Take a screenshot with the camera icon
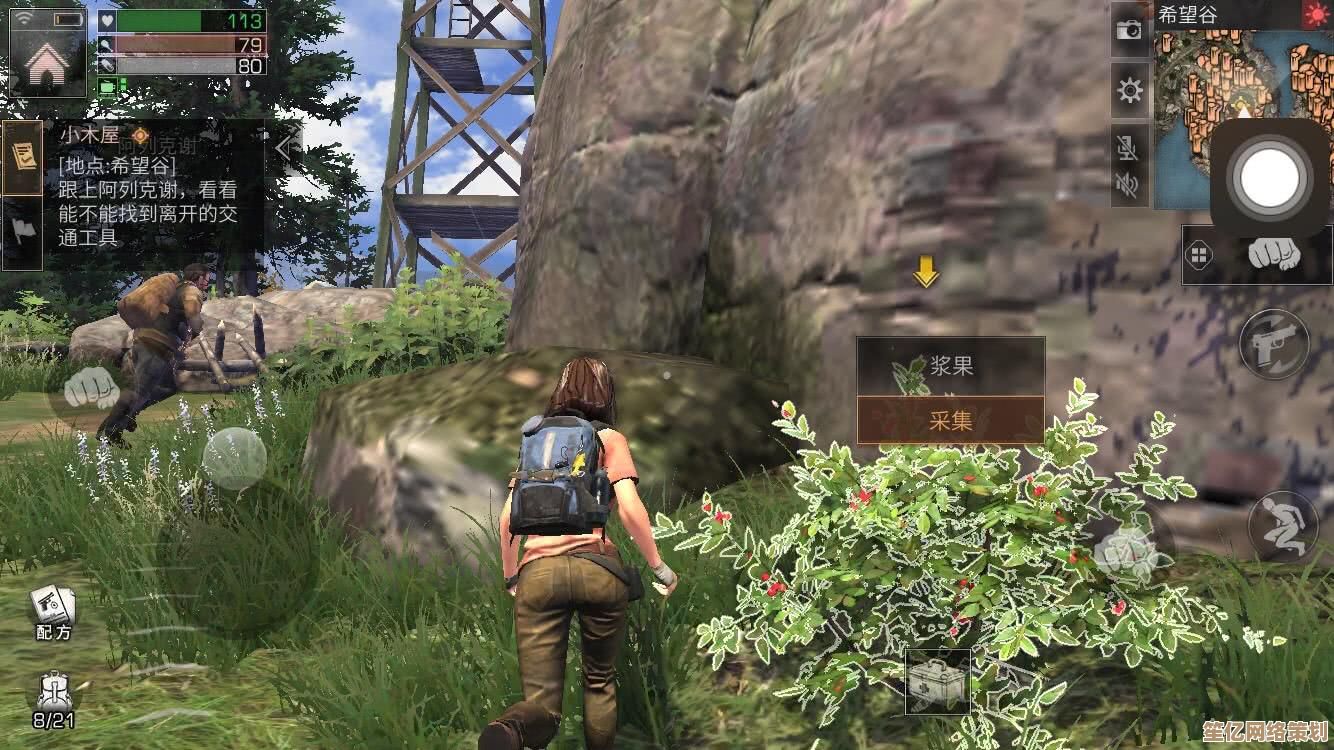 (x=1130, y=30)
